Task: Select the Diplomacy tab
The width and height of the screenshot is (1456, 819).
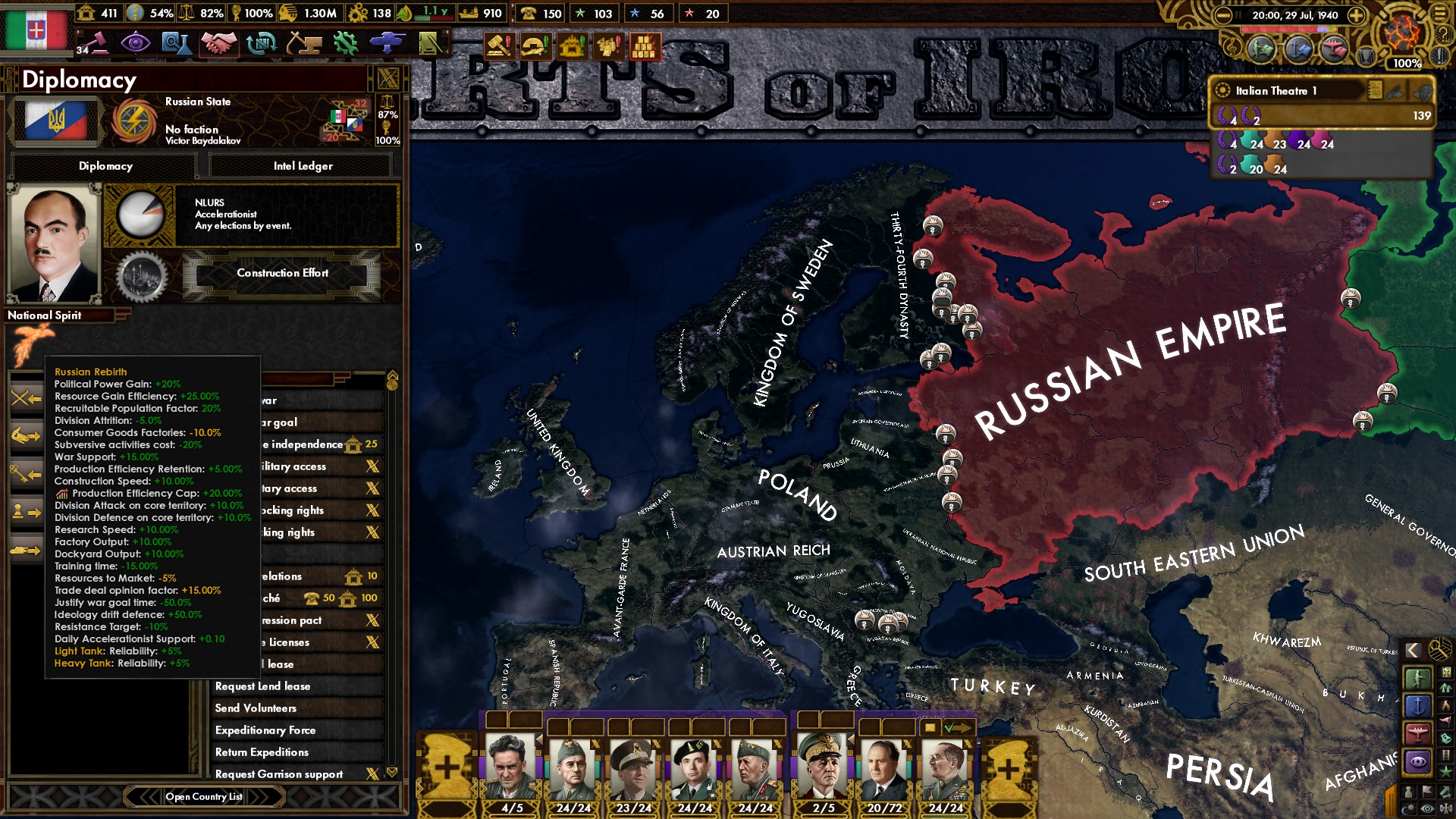Action: pyautogui.click(x=104, y=165)
